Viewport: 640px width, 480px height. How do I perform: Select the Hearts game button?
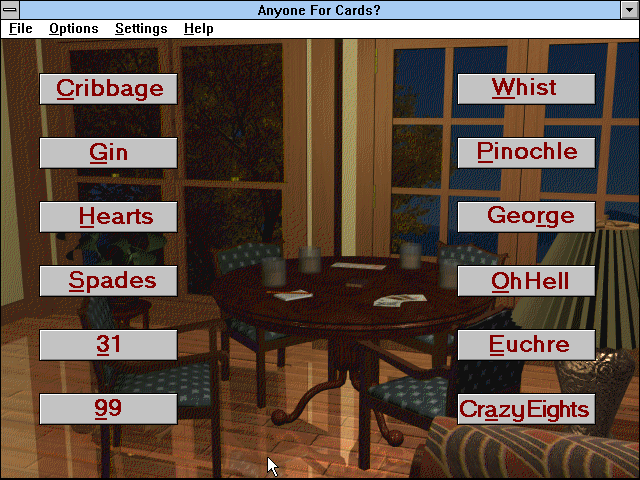pos(109,216)
